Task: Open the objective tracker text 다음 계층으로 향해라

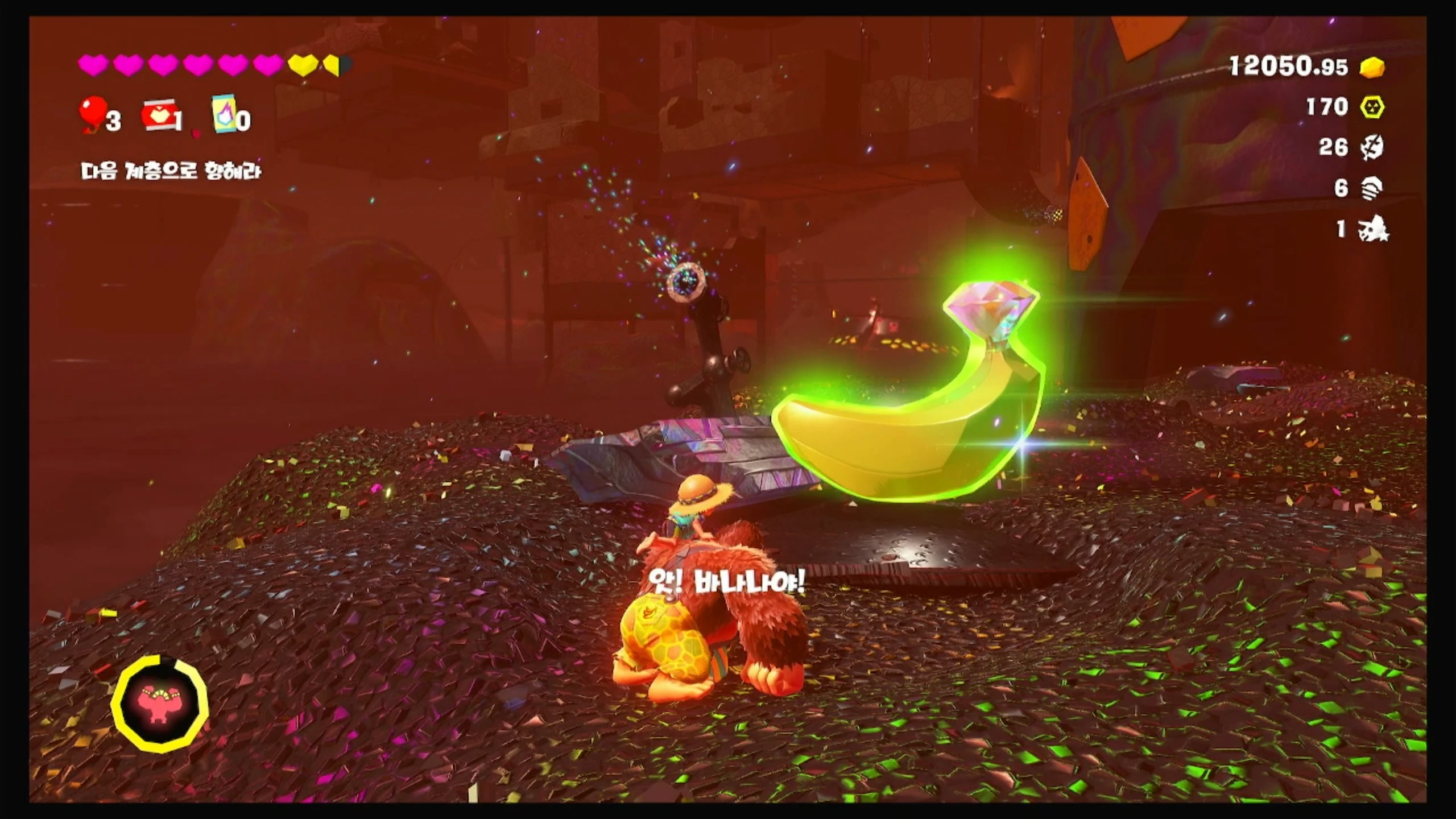Action: click(x=171, y=171)
